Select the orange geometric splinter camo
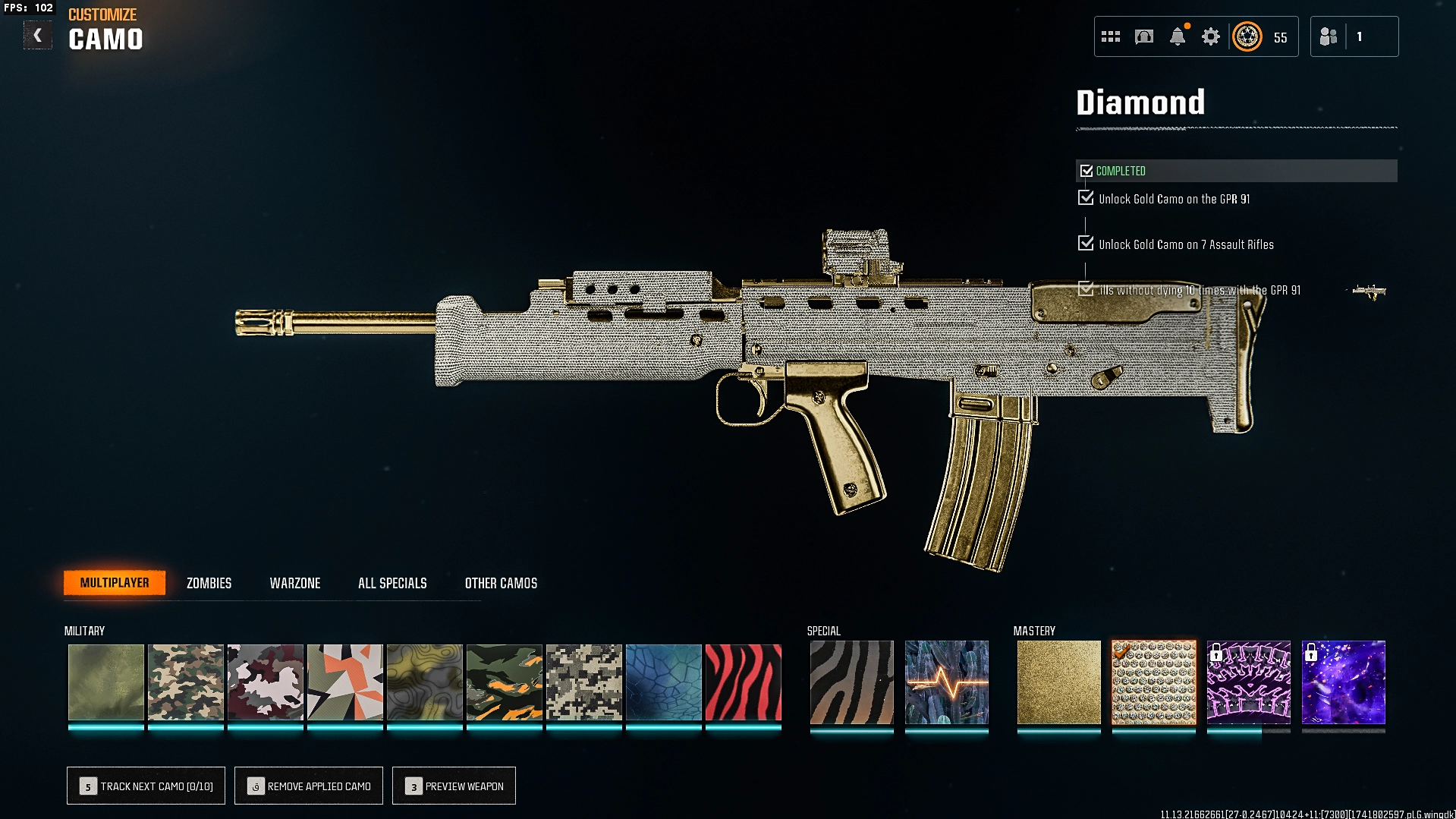The height and width of the screenshot is (819, 1456). tap(344, 682)
